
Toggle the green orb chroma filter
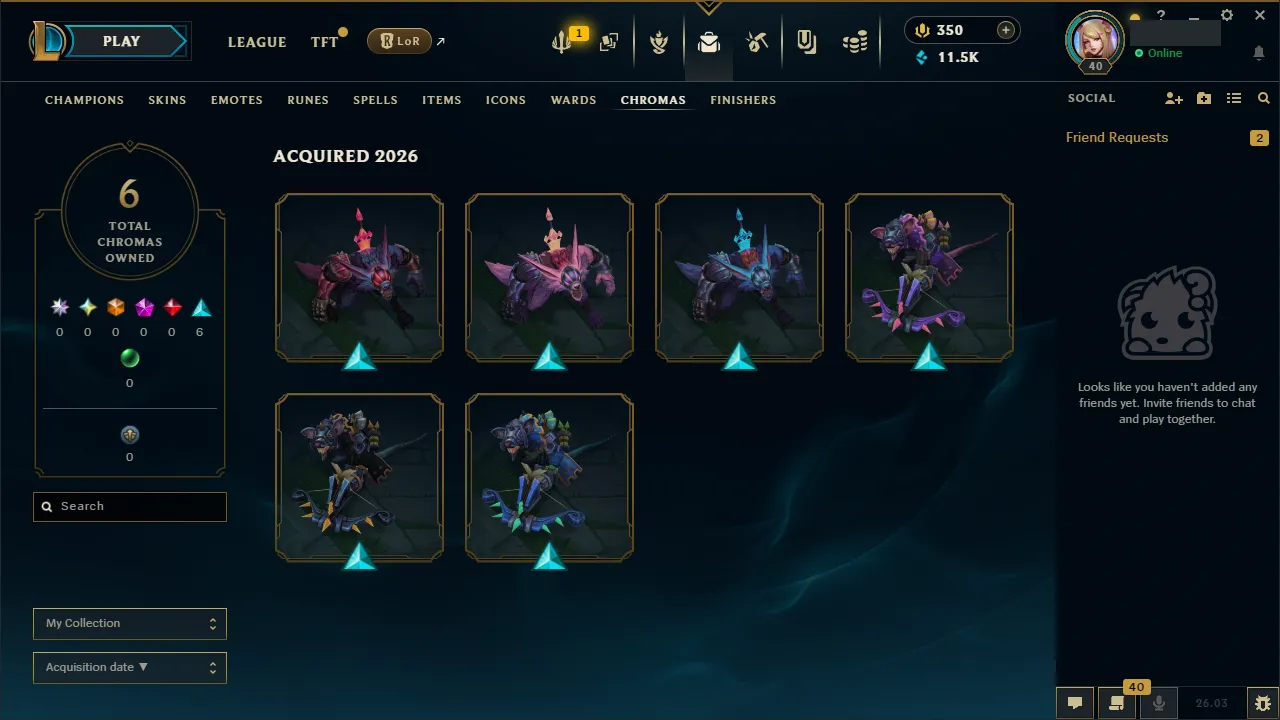129,358
